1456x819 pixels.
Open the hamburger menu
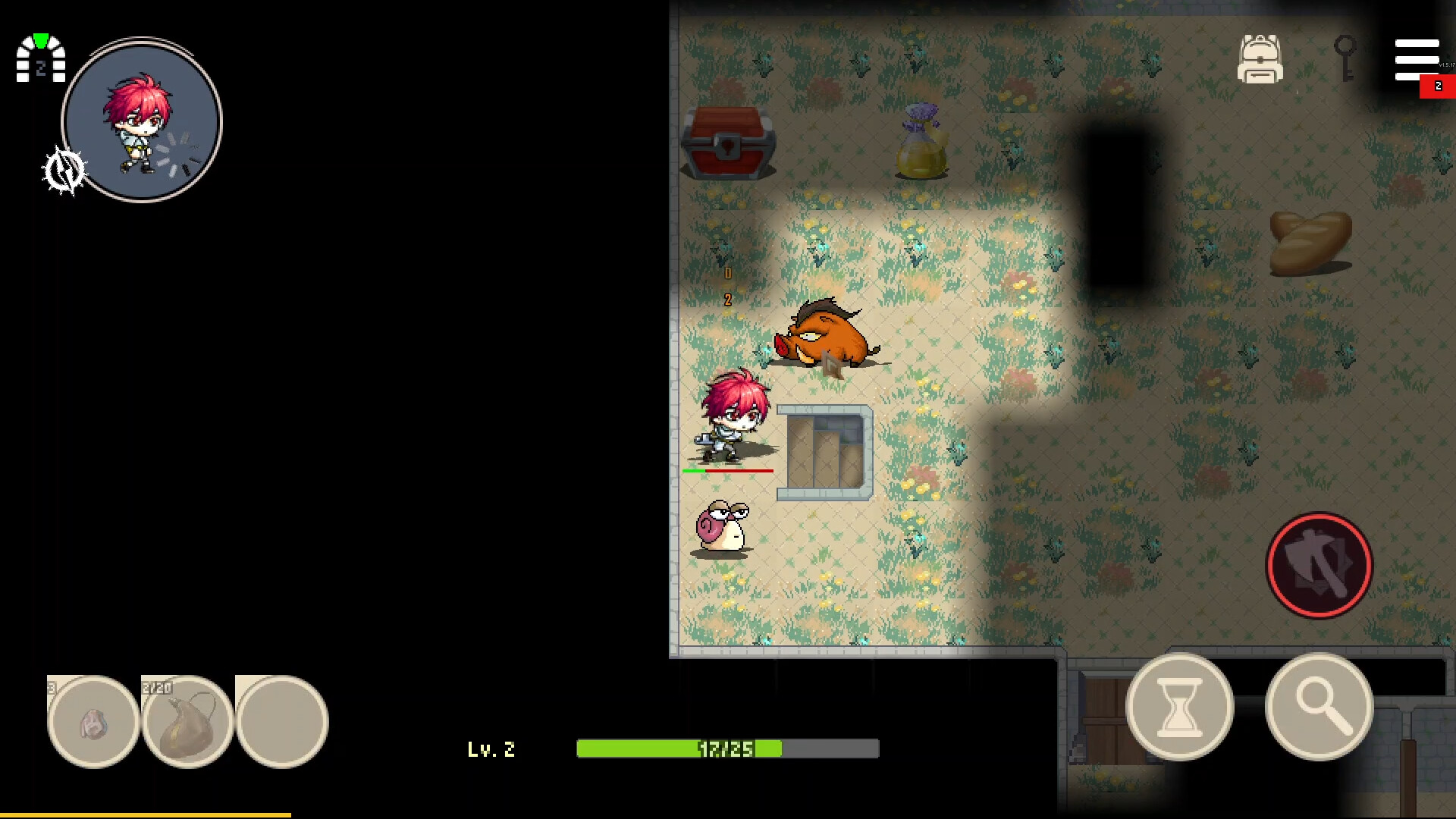(1417, 59)
